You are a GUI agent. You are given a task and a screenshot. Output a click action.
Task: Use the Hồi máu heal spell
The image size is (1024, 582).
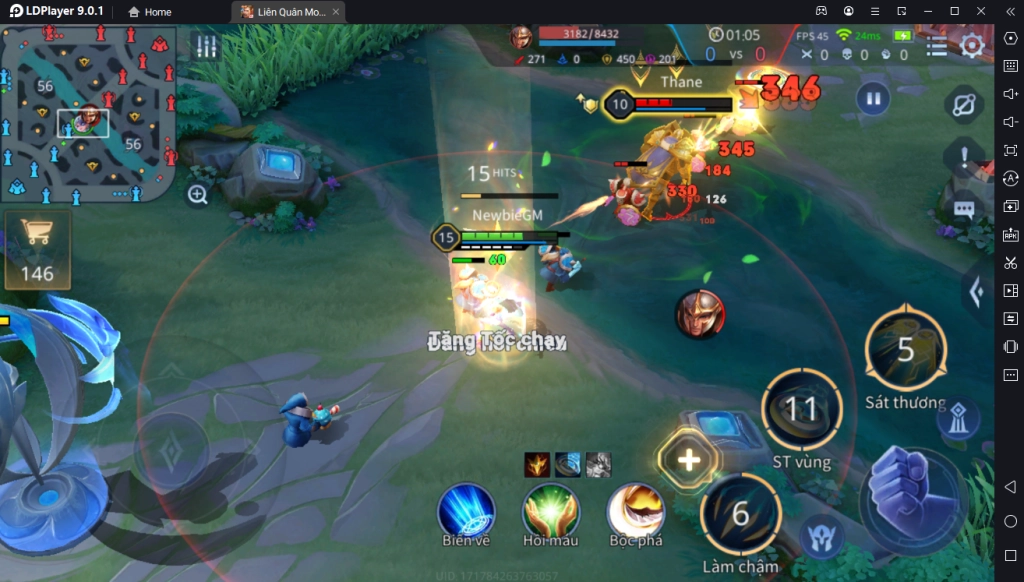pos(551,511)
